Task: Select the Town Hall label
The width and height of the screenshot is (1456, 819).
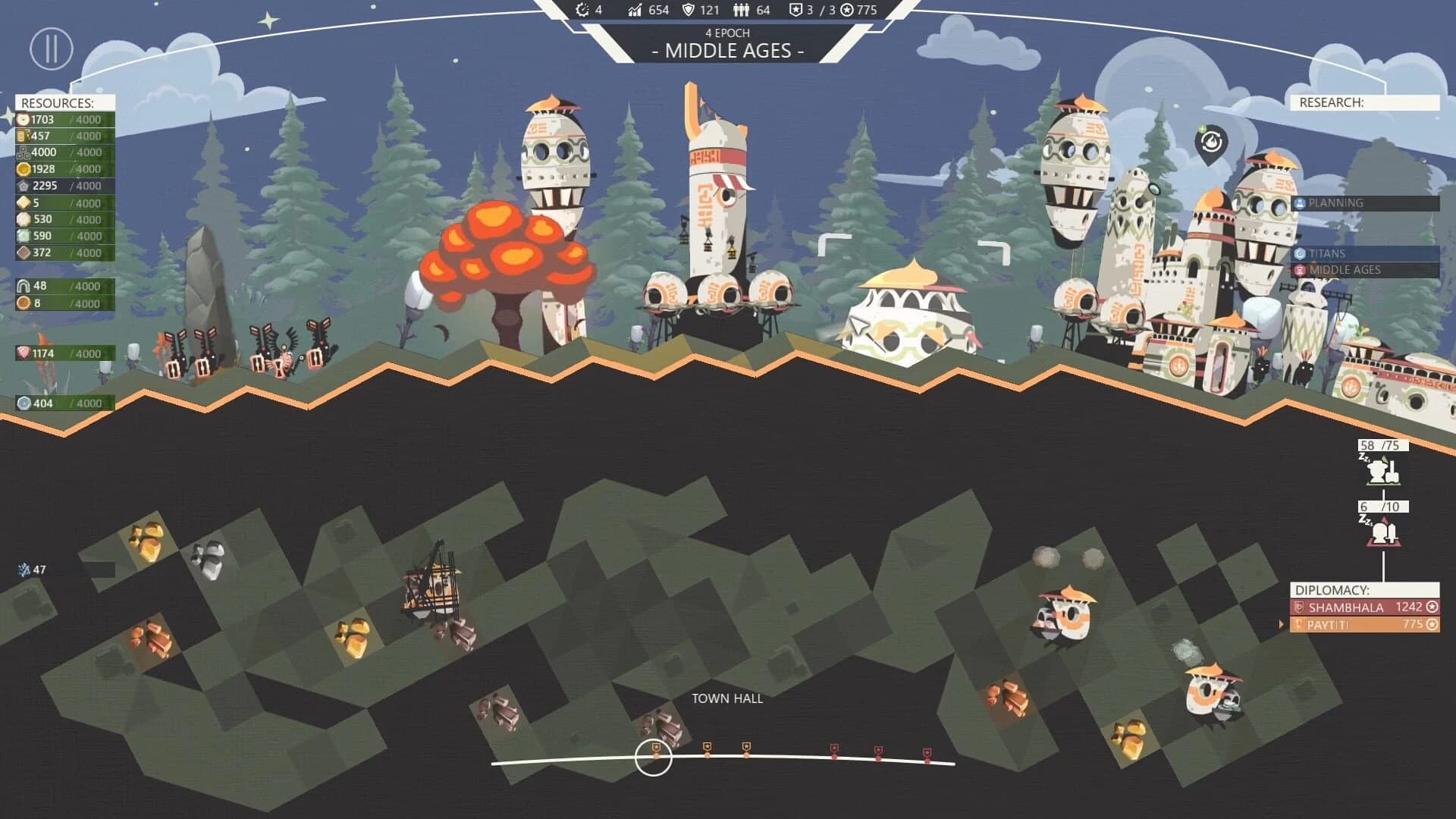Action: (726, 698)
